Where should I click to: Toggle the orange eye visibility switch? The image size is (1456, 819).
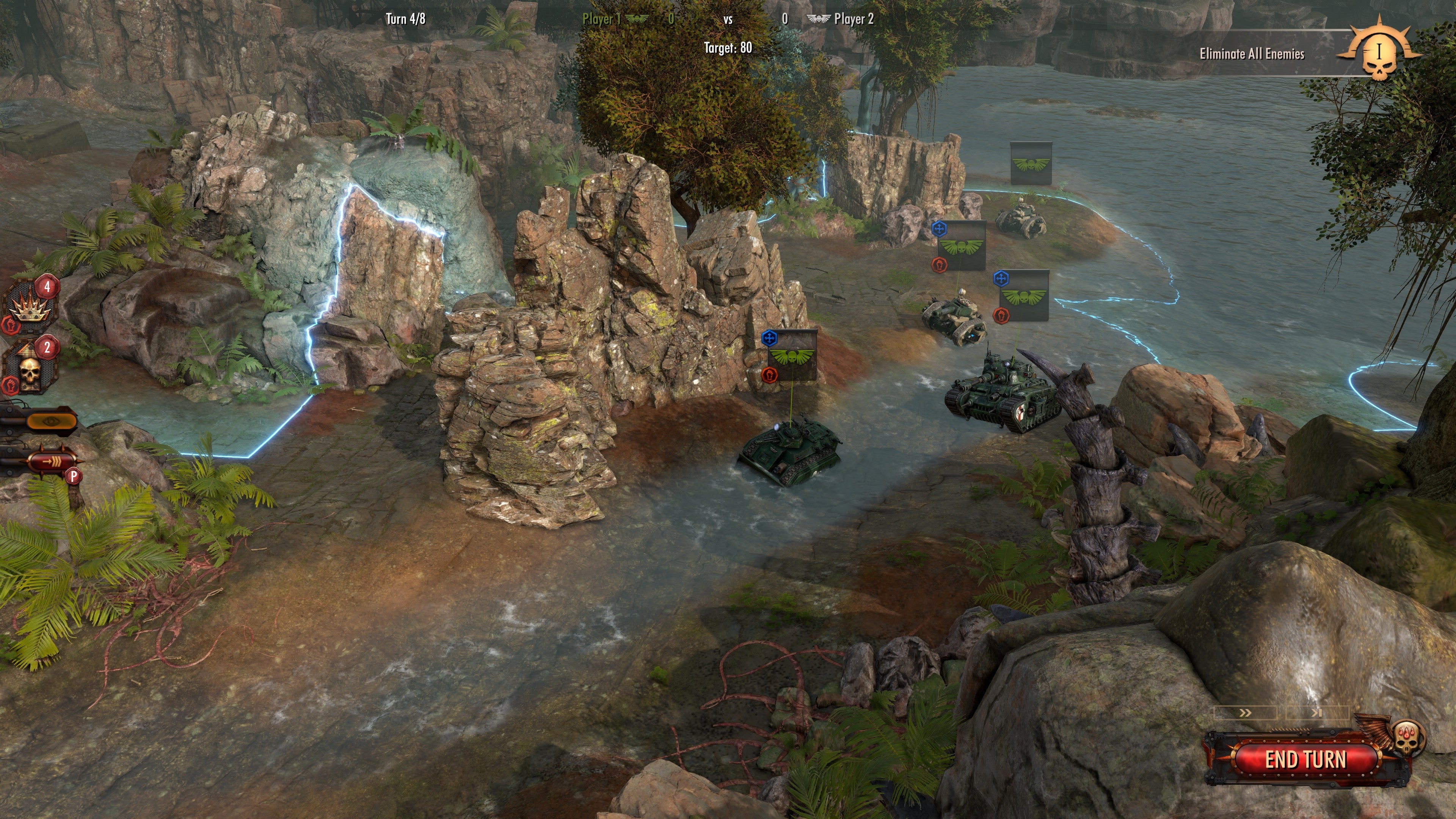pyautogui.click(x=51, y=420)
